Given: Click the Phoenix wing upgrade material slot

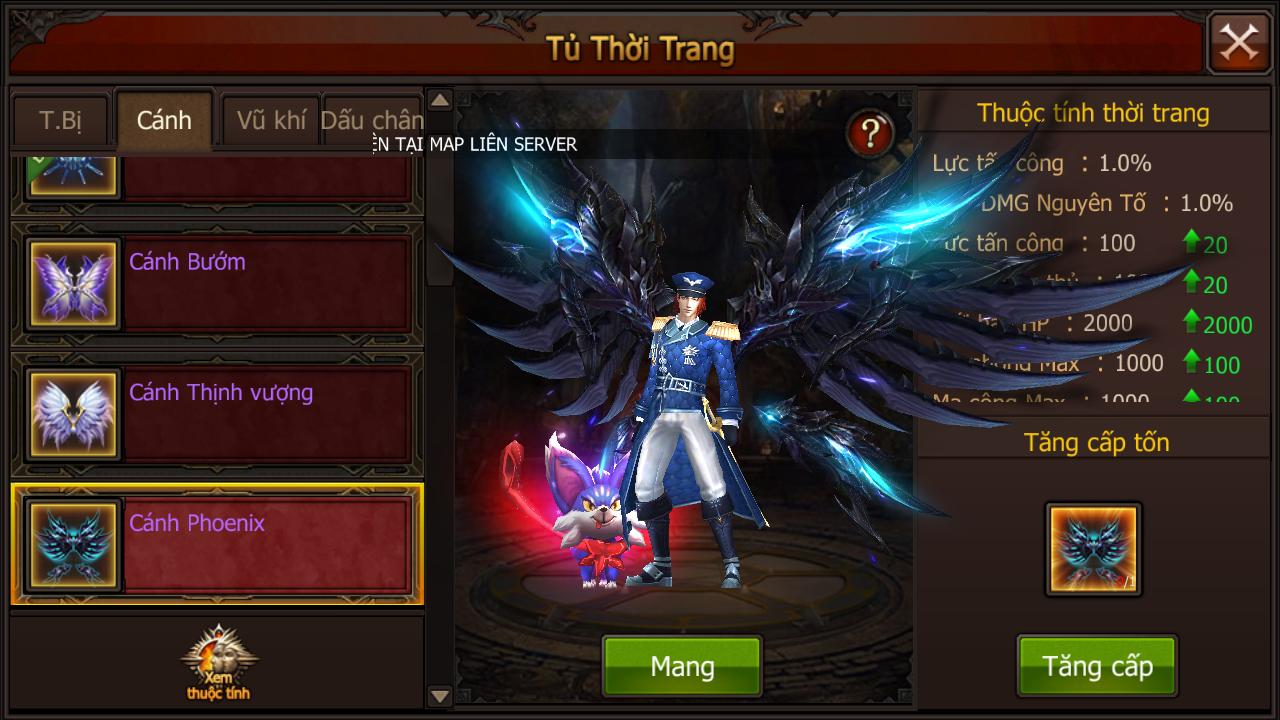Looking at the screenshot, I should pyautogui.click(x=1093, y=549).
